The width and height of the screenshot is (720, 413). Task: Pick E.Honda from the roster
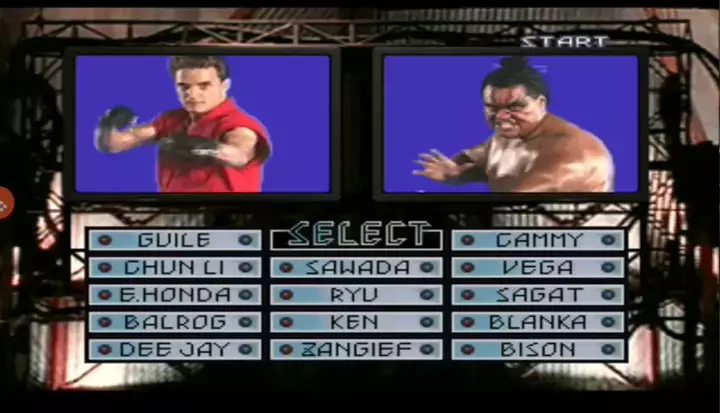(x=174, y=295)
